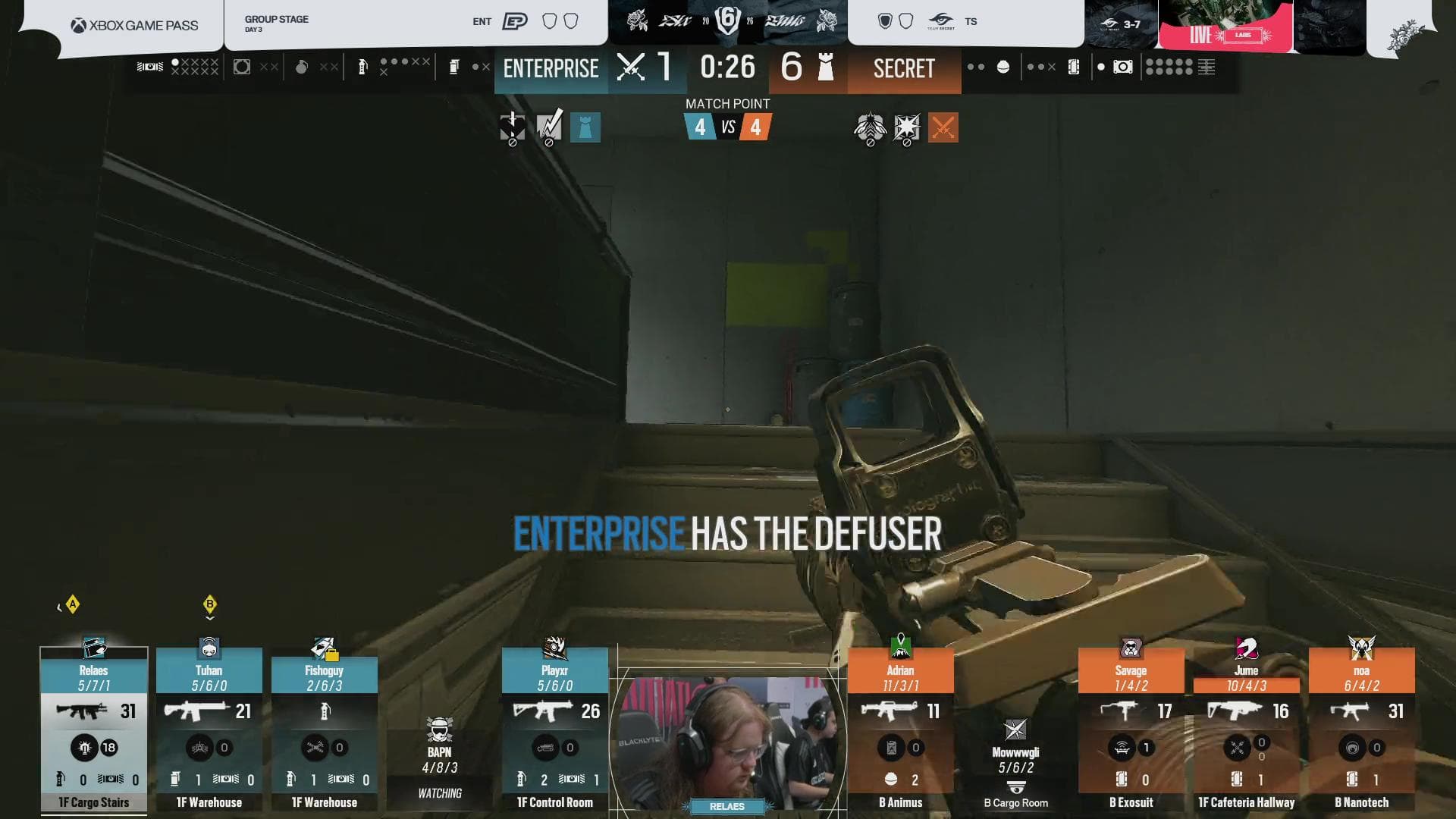Image resolution: width=1456 pixels, height=819 pixels.
Task: Select Savage's player card
Action: 1131,730
